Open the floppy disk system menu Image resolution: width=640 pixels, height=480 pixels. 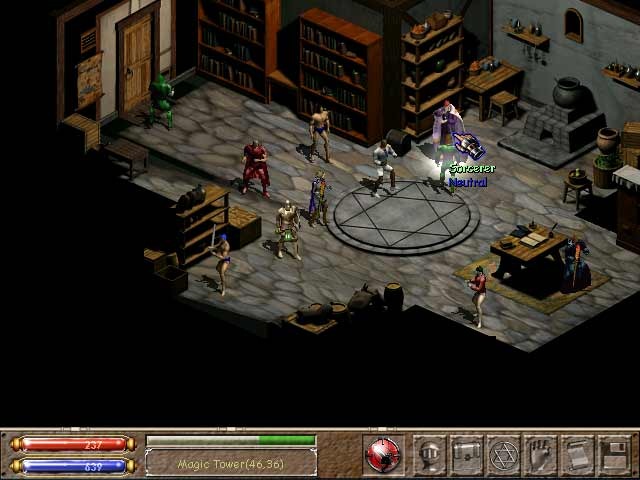pyautogui.click(x=614, y=455)
